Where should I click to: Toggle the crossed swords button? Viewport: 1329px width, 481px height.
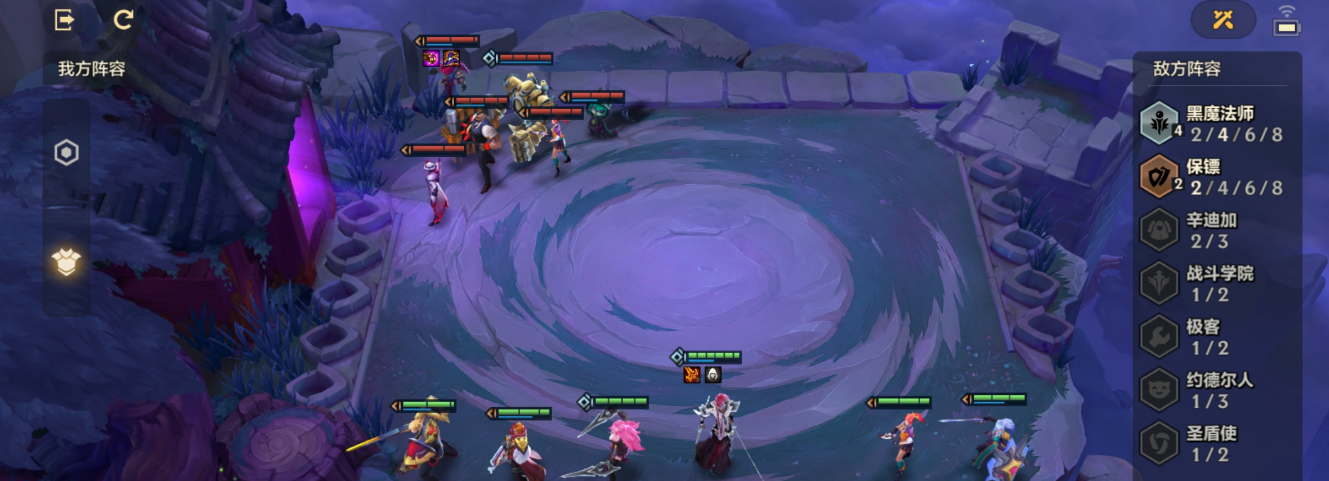pyautogui.click(x=1223, y=20)
